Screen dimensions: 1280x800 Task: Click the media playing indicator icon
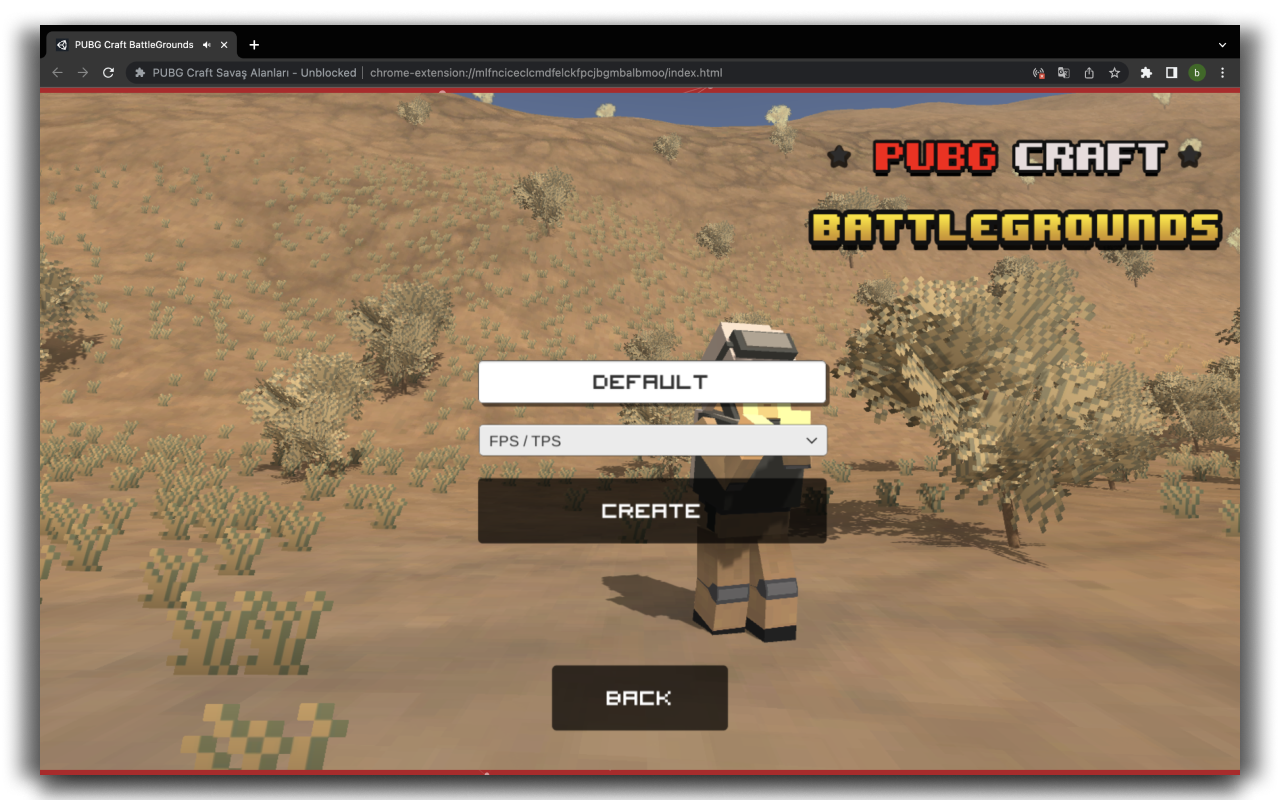click(1038, 72)
